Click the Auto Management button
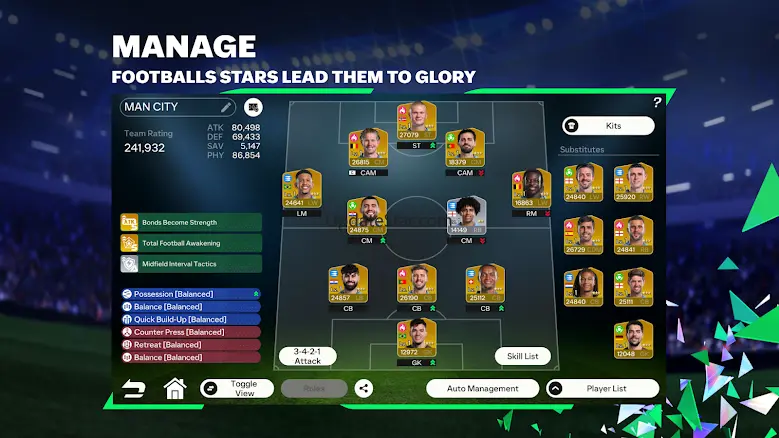Screen dimensions: 779x438 (482, 388)
